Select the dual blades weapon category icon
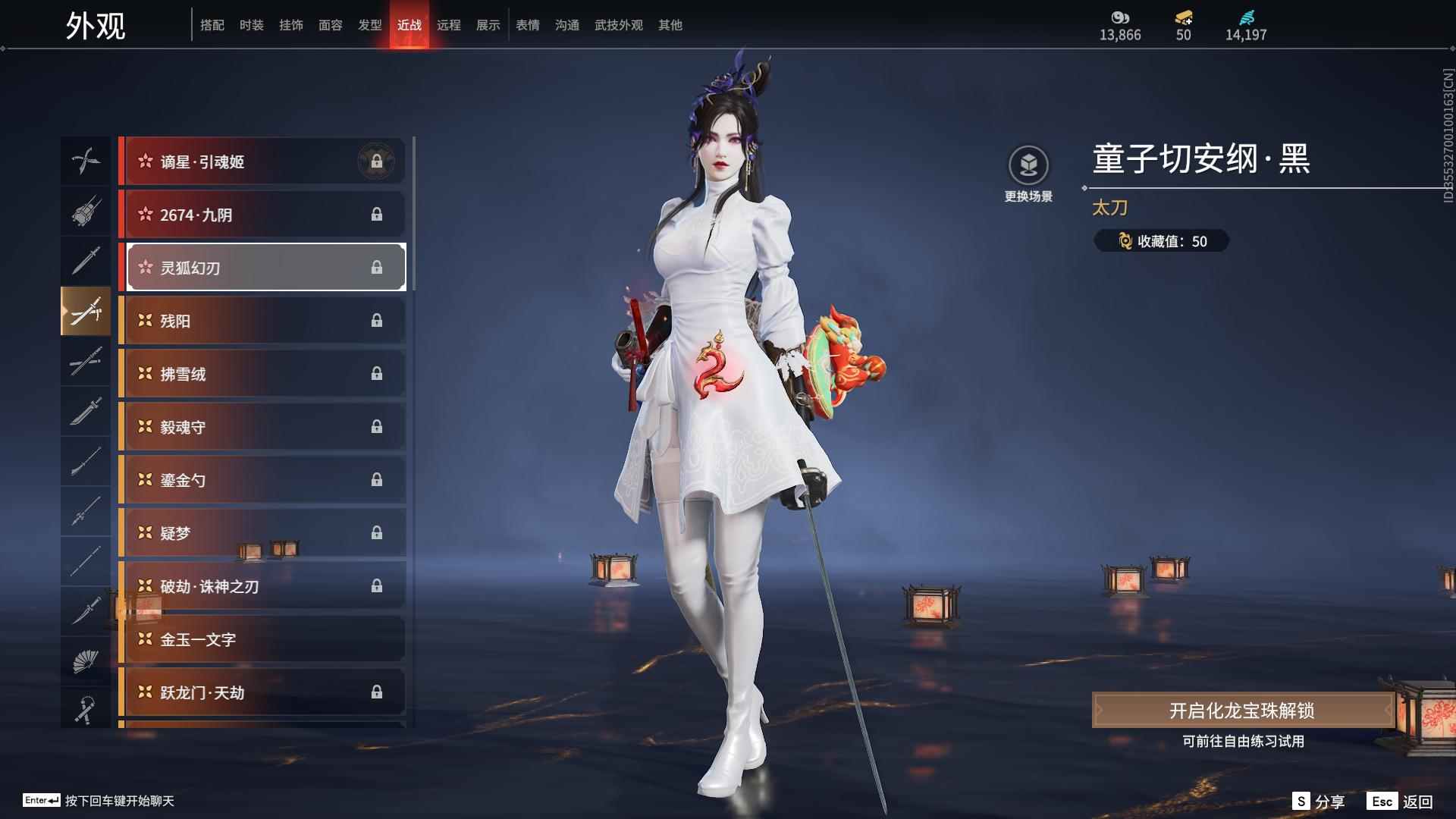Image resolution: width=1456 pixels, height=819 pixels. tap(86, 161)
